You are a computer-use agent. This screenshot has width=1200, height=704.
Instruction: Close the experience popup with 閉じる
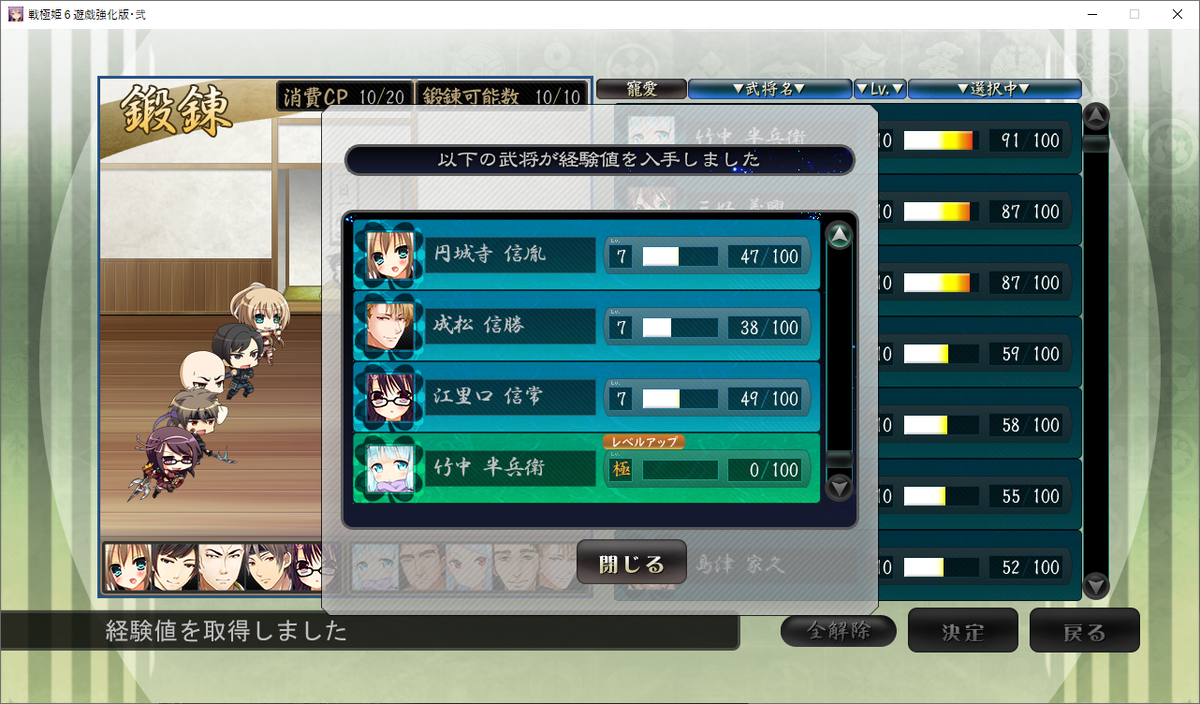[x=631, y=563]
